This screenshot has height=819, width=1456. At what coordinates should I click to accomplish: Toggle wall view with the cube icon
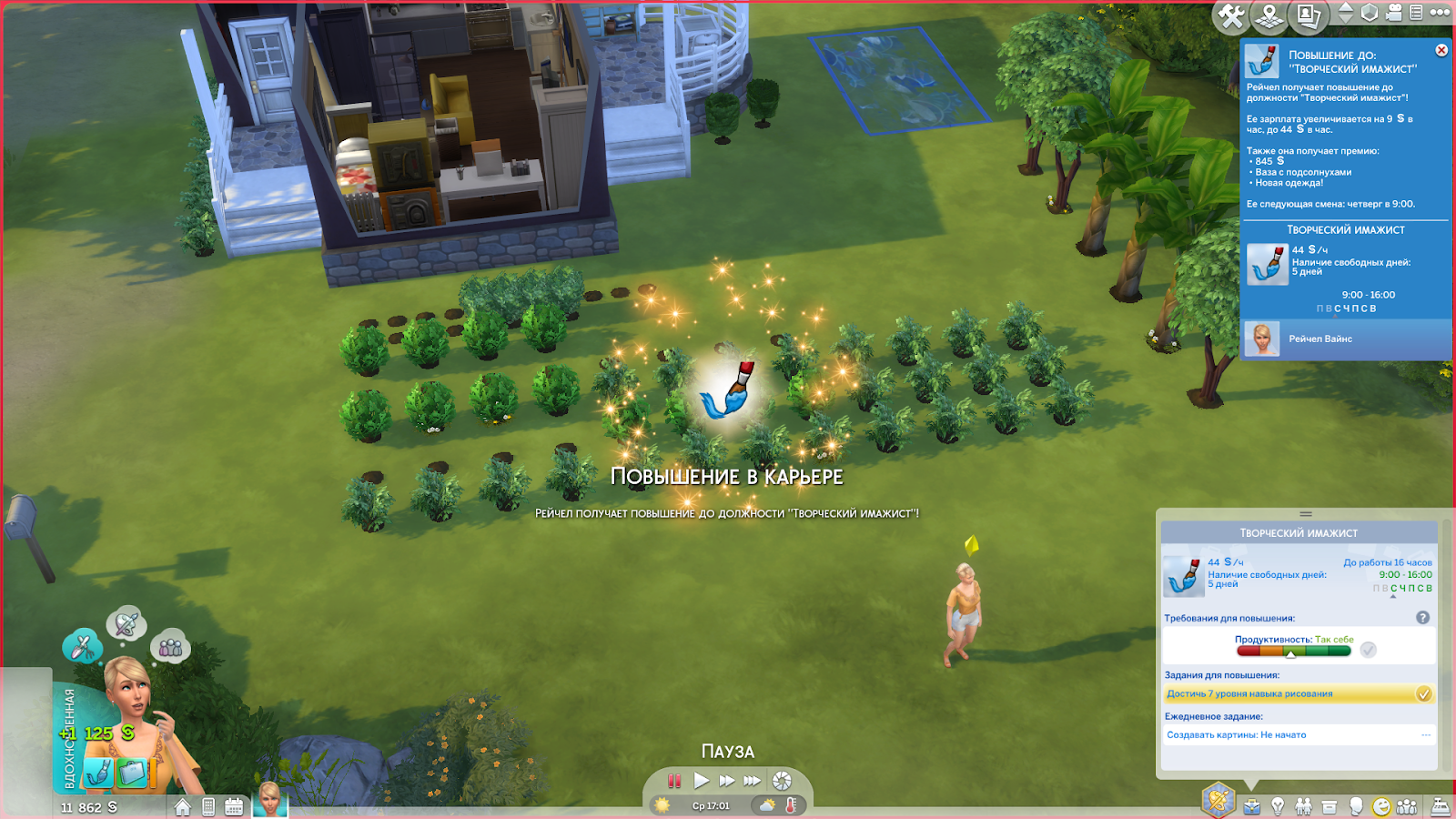[1370, 13]
